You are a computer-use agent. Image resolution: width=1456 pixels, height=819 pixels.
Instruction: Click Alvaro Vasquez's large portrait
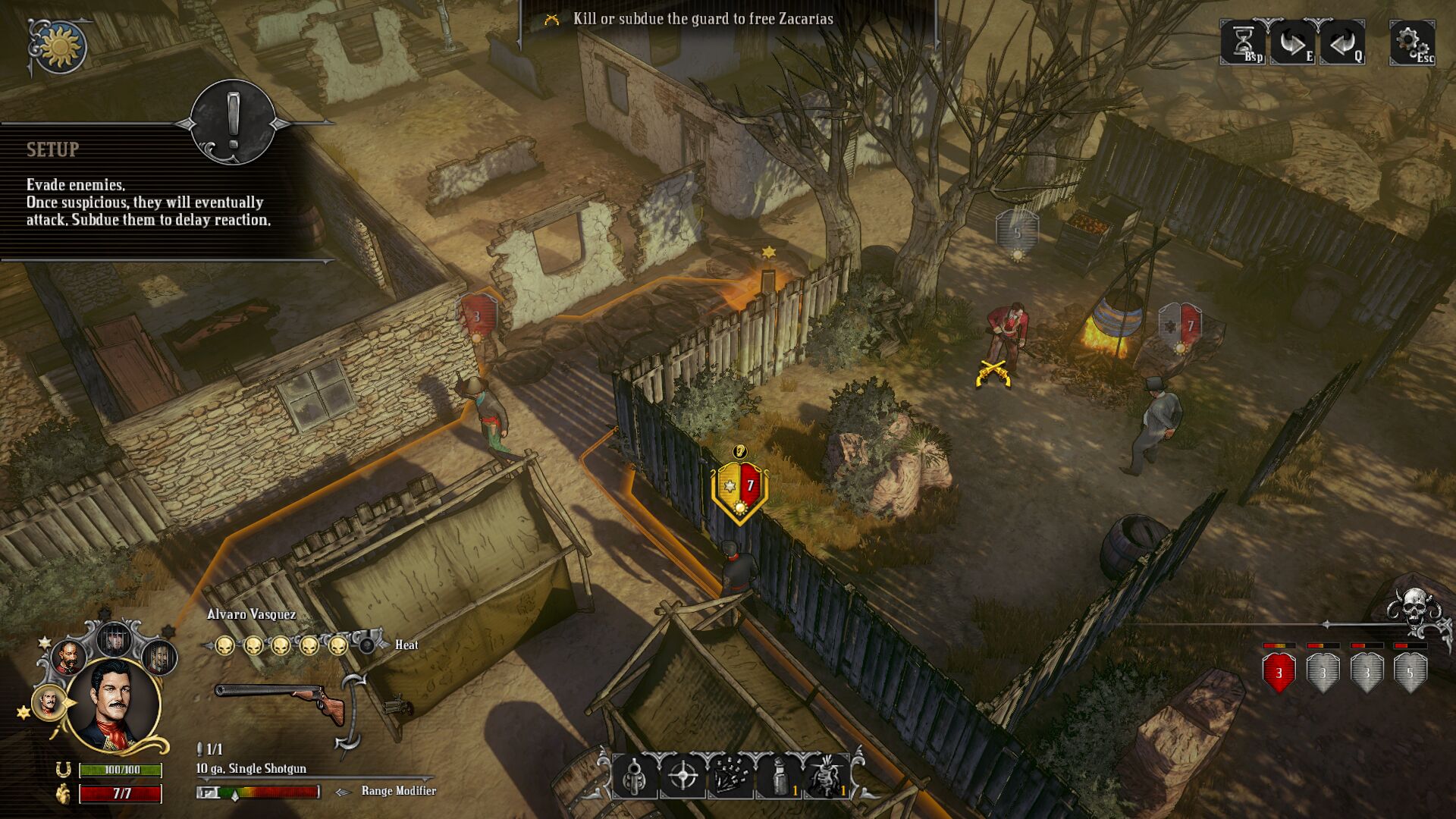(114, 704)
